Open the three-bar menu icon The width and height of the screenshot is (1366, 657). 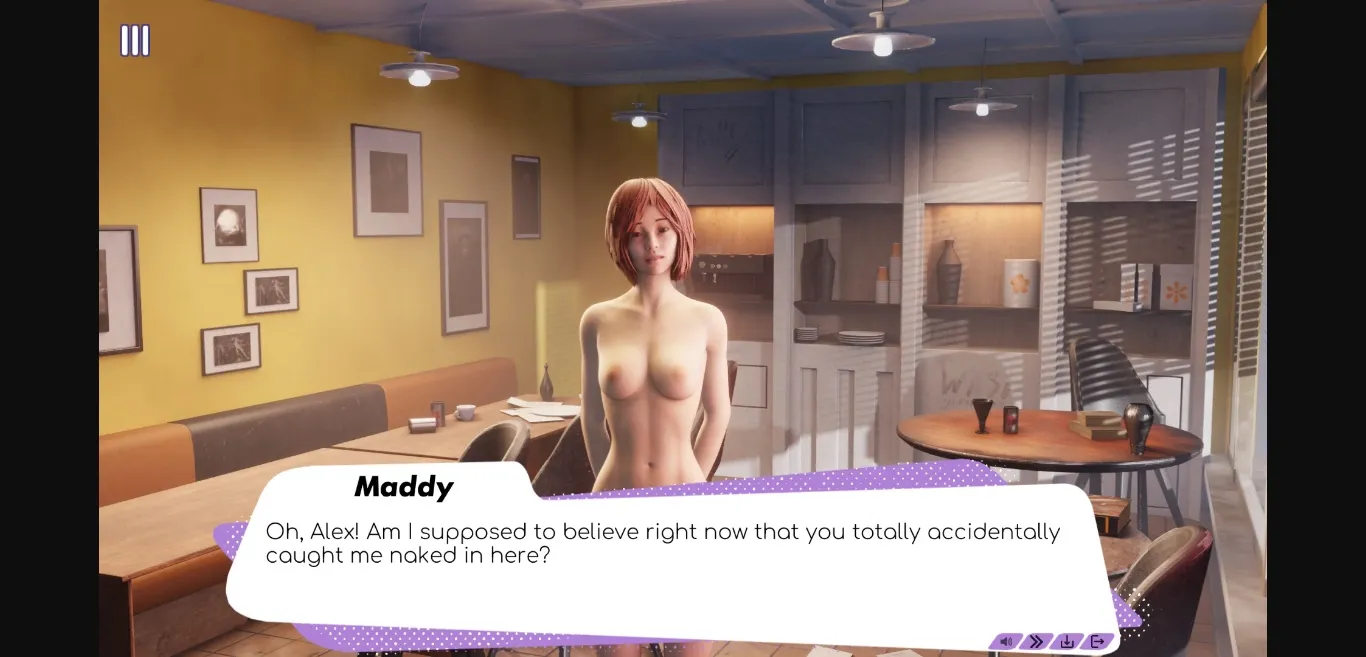(x=135, y=41)
